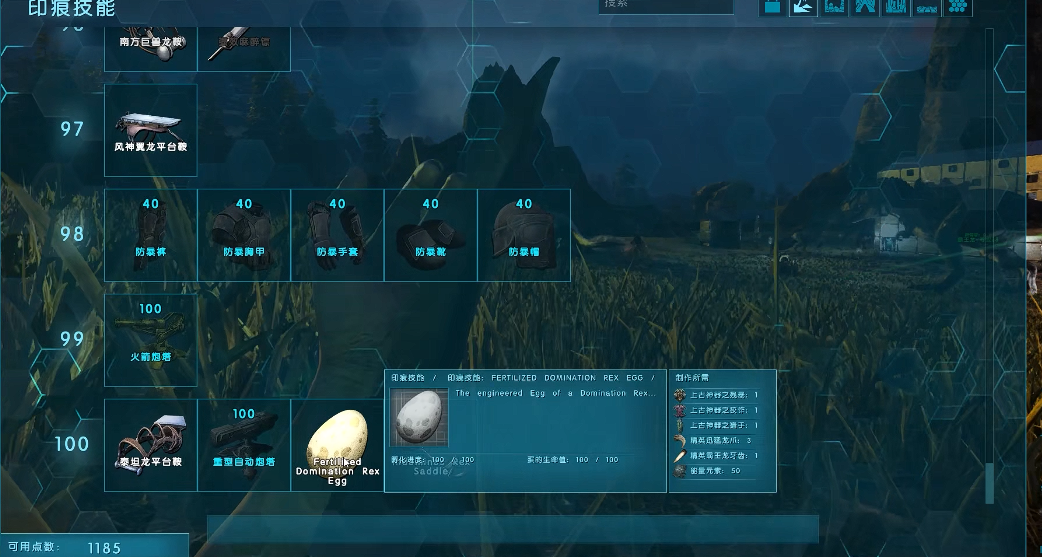1042x557 pixels.
Task: Switch to the honeycomb hexagon filter tab
Action: (x=958, y=7)
